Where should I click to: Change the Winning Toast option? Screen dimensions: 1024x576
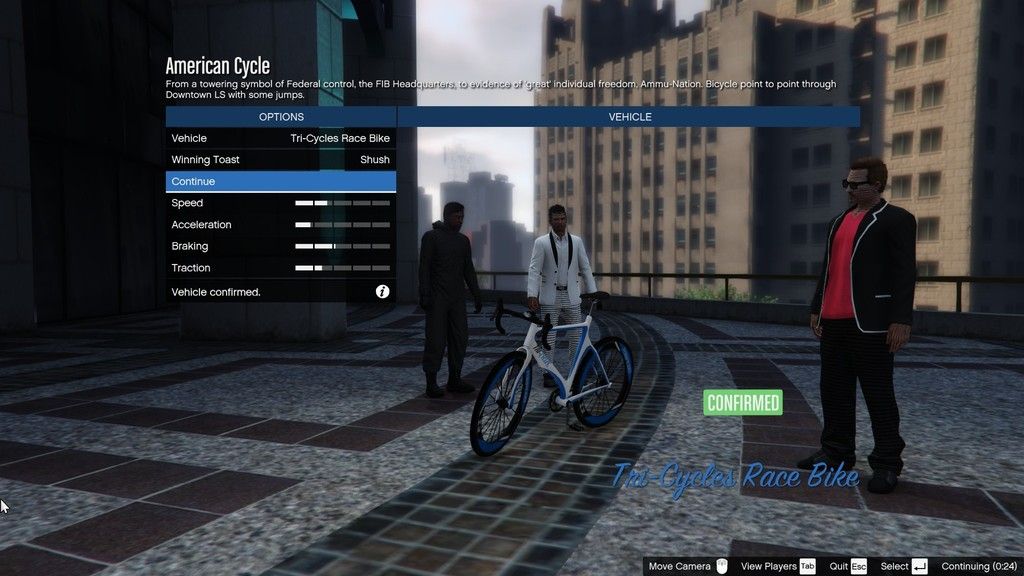click(x=280, y=160)
